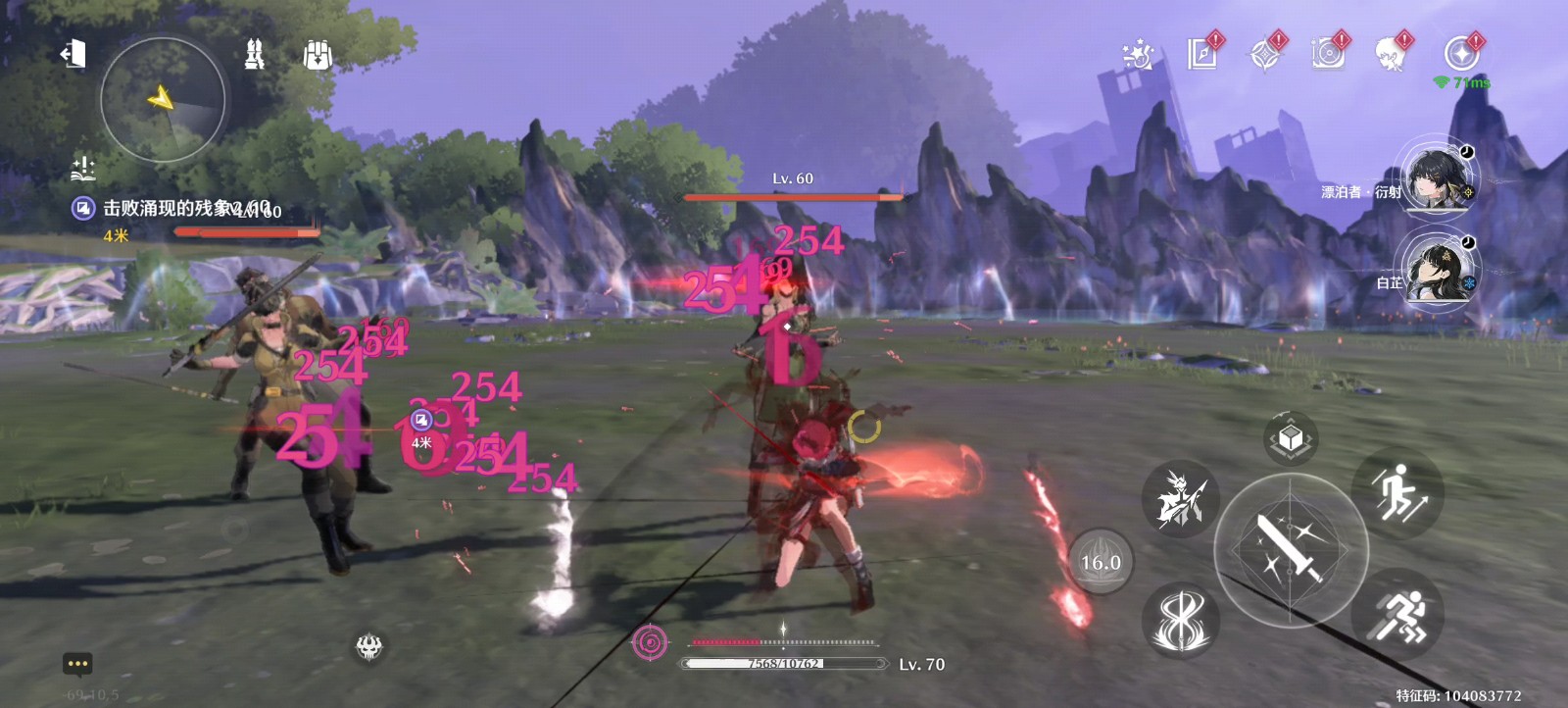1568x708 pixels.
Task: Tap the sword basic attack button
Action: click(1290, 549)
